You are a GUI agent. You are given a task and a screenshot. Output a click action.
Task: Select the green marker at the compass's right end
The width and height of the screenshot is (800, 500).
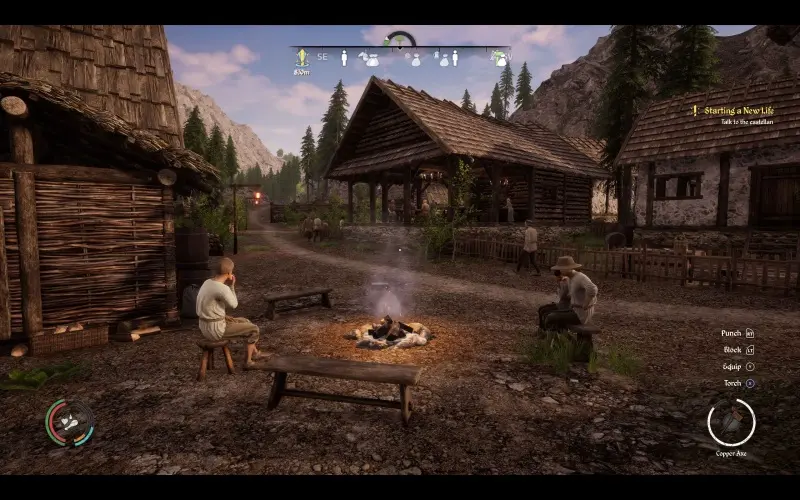click(498, 58)
